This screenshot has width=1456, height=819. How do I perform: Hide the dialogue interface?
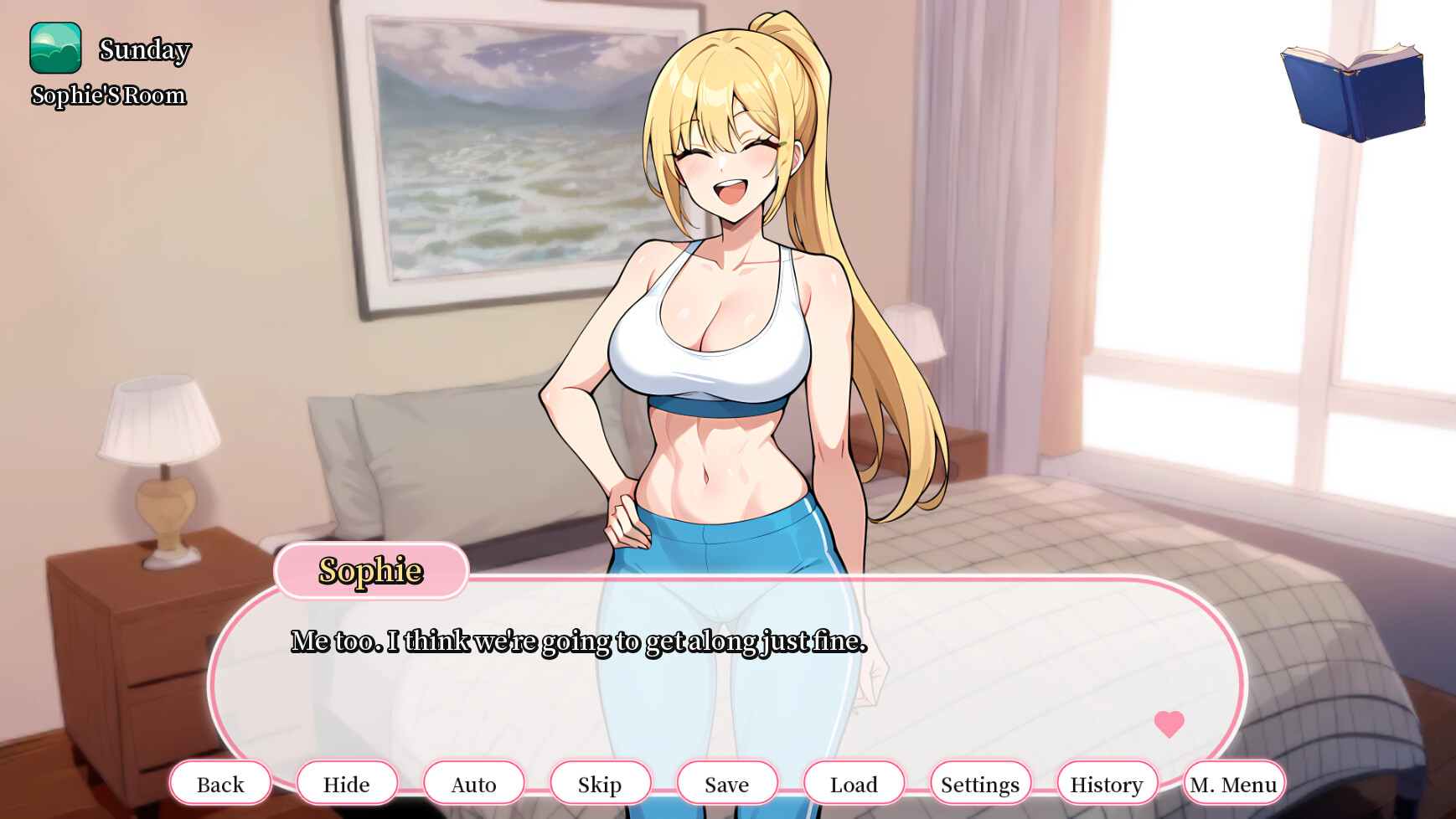[x=347, y=784]
